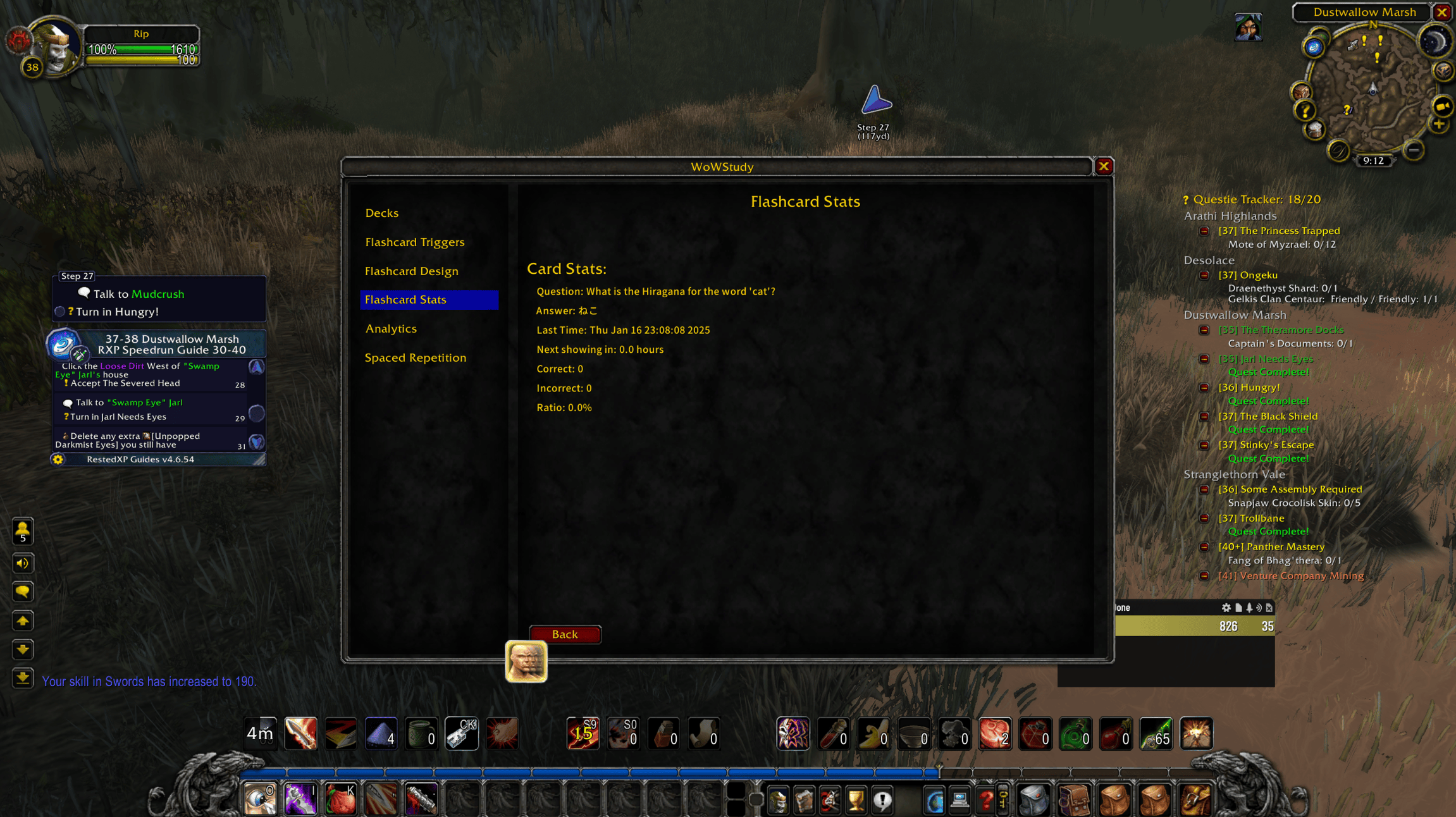1456x817 pixels.
Task: Toggle the speaker sound icon on the left
Action: click(23, 563)
